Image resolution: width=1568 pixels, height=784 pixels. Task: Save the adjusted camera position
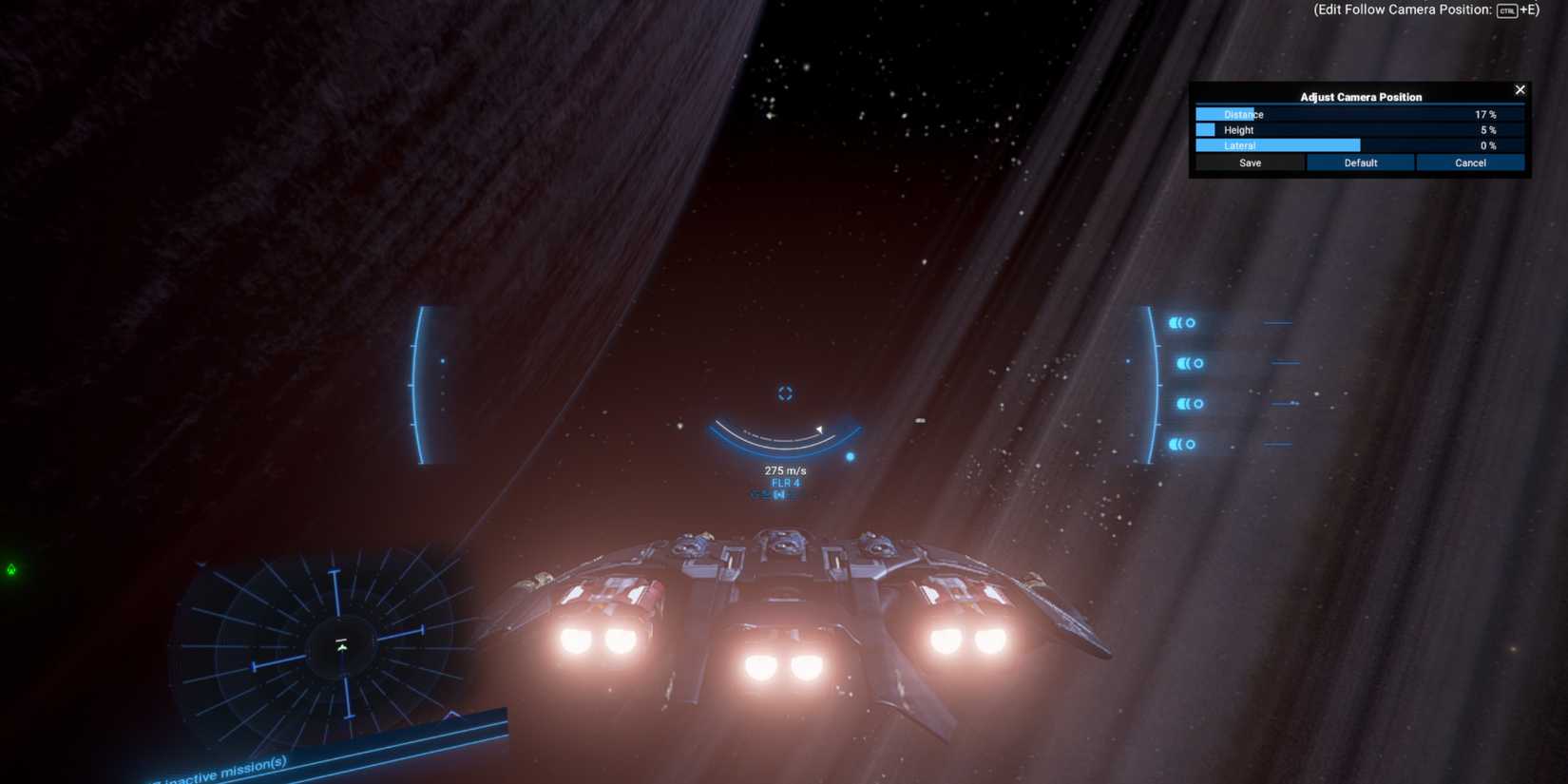[1250, 163]
